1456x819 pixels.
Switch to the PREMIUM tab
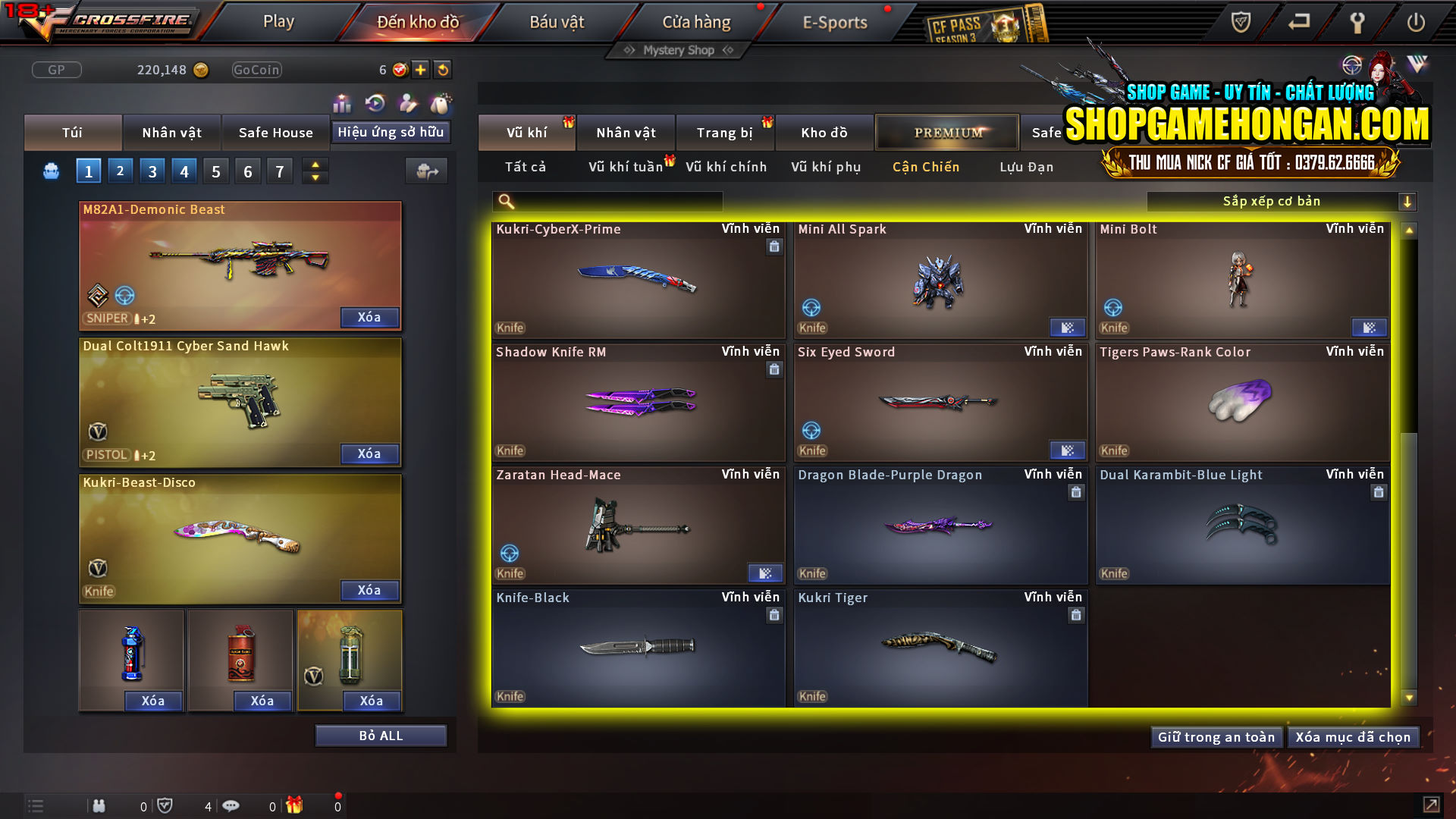(947, 132)
